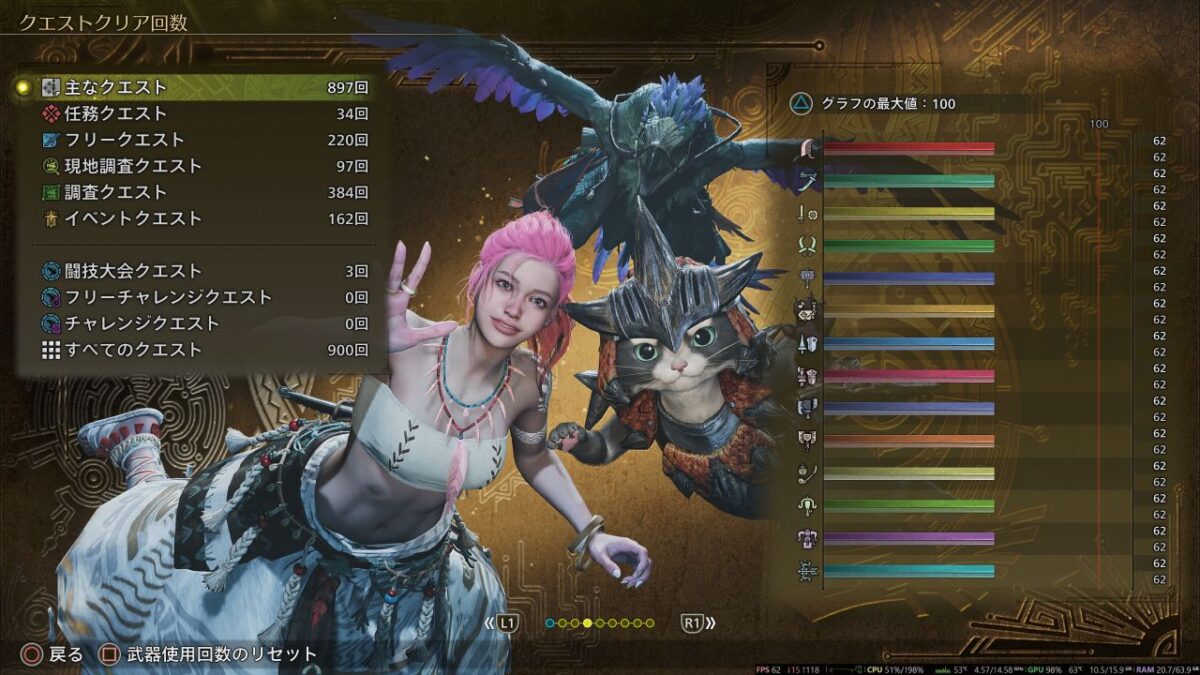This screenshot has height=675, width=1200.
Task: Jump to the blue first page dot
Action: coord(550,623)
